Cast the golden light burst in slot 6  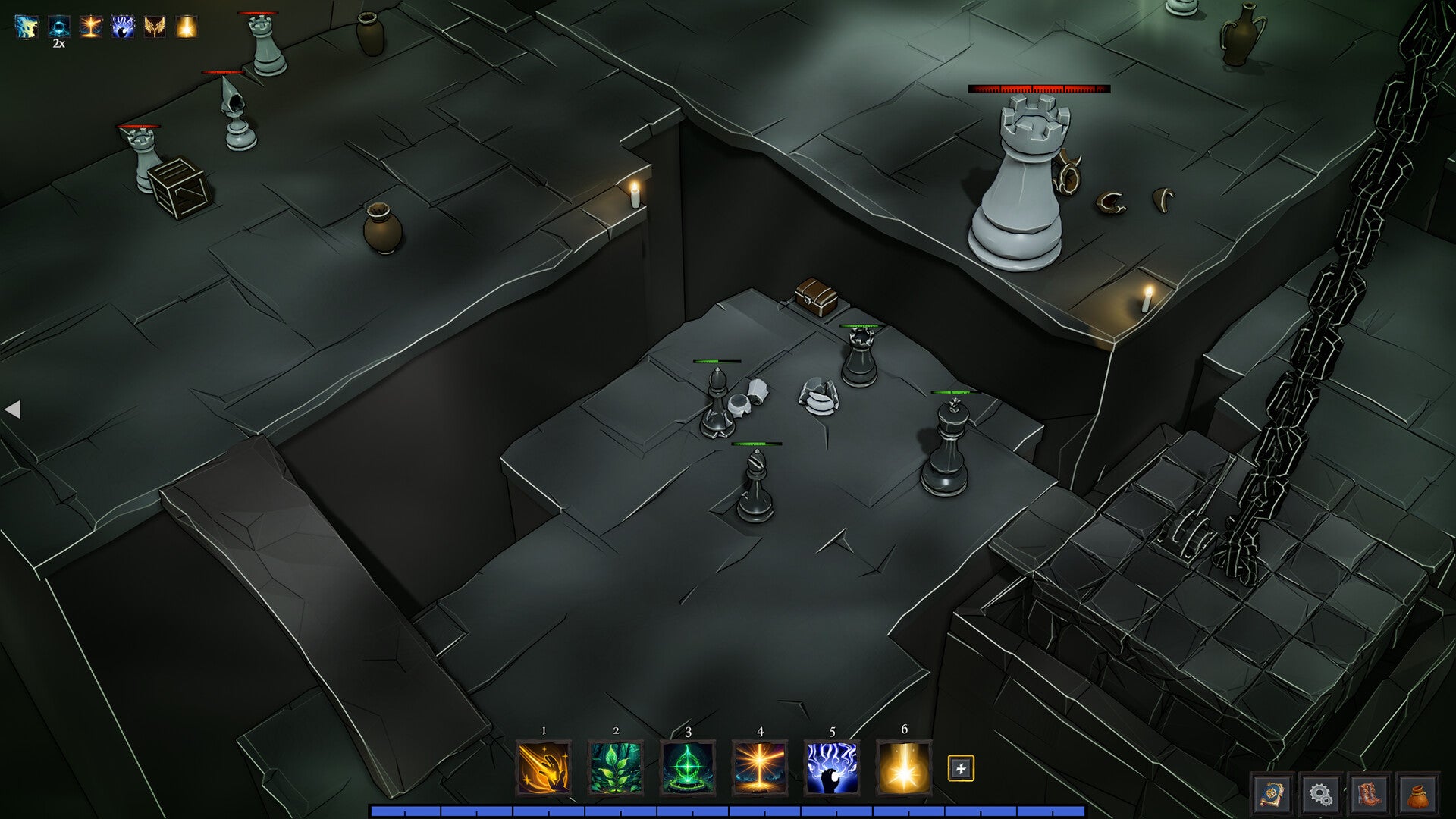click(x=903, y=767)
